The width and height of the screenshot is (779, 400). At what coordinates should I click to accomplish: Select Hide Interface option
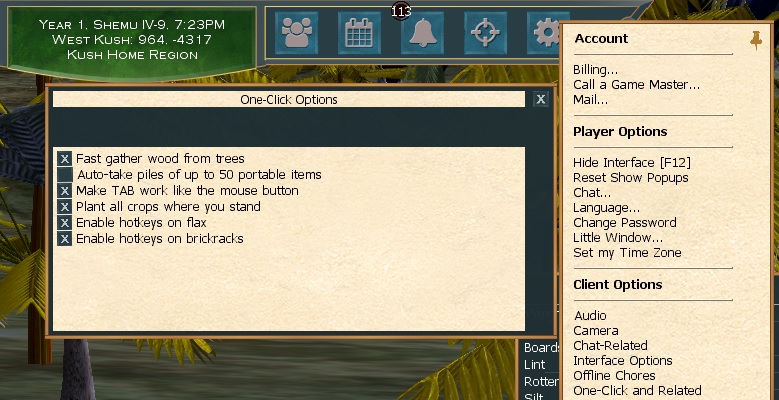click(631, 162)
